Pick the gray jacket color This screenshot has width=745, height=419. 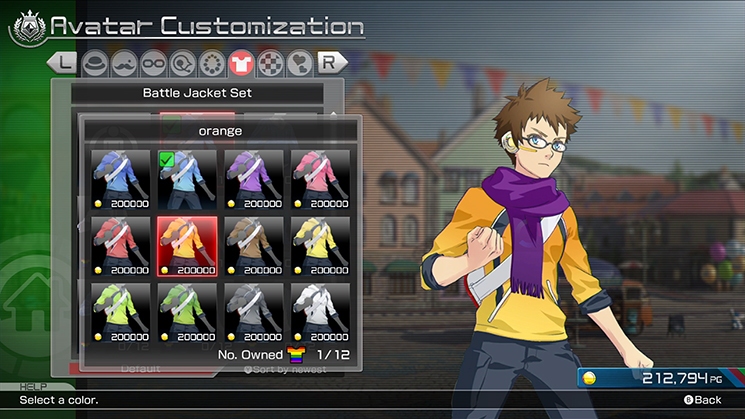(x=254, y=311)
